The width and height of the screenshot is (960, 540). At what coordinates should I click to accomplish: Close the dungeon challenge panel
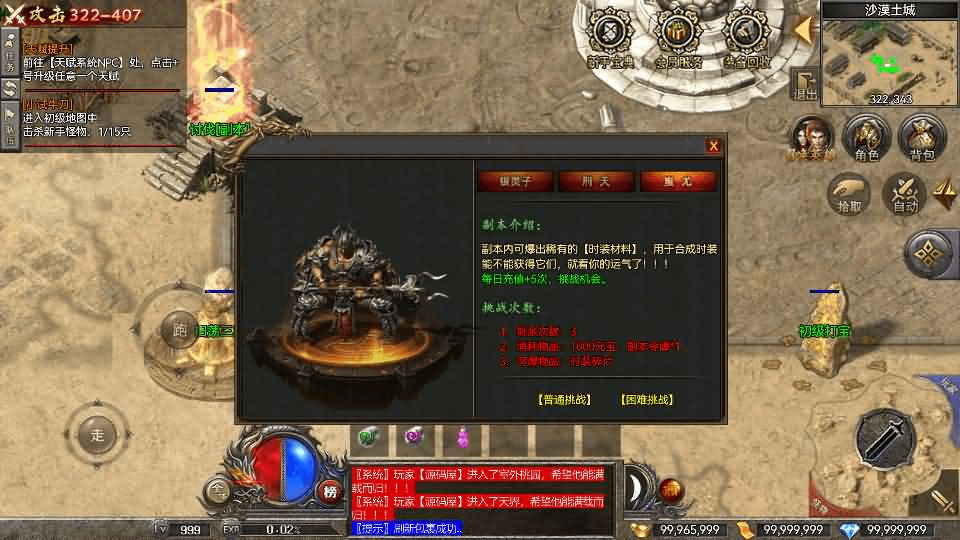(713, 146)
